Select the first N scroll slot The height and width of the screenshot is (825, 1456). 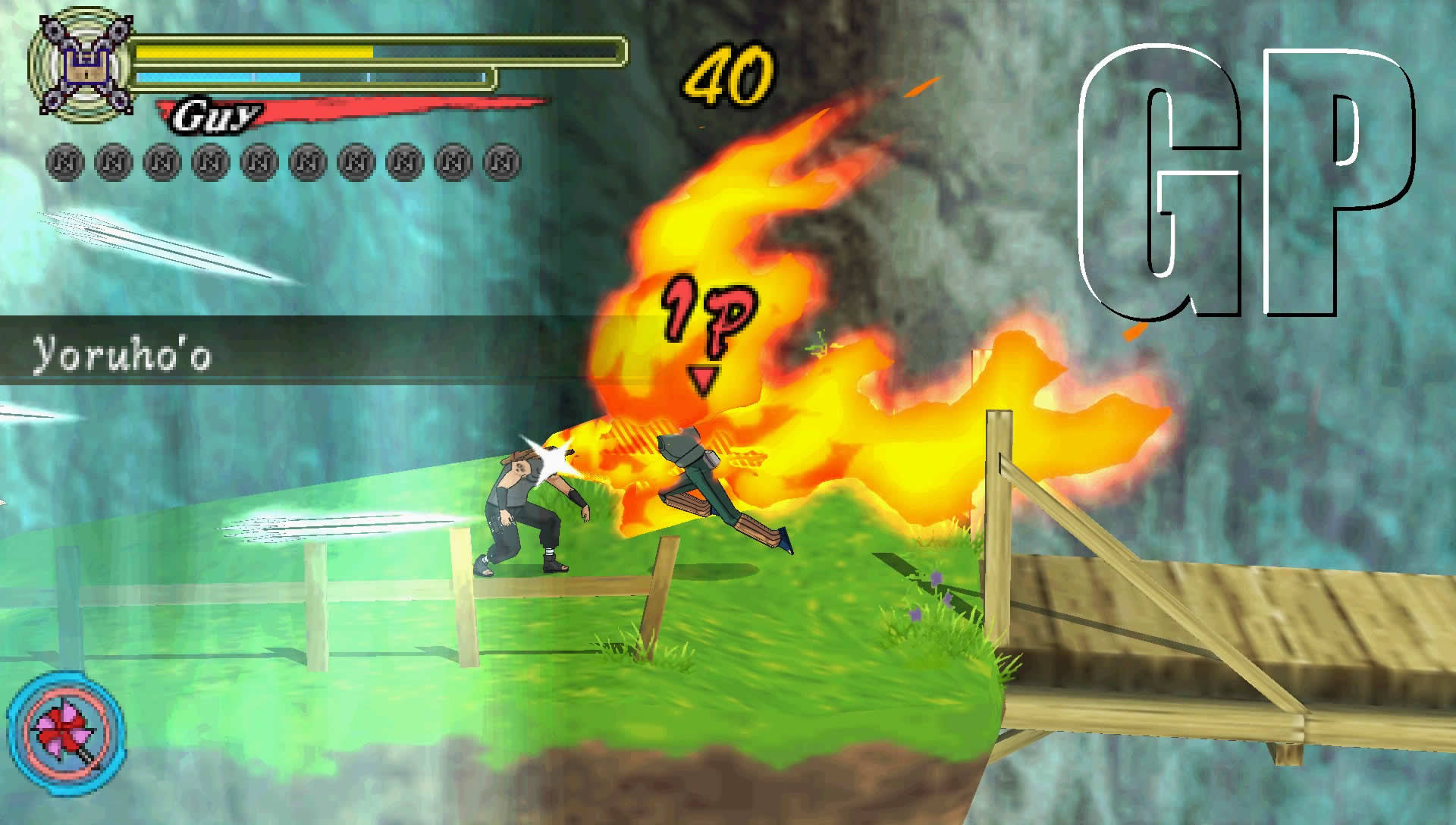click(x=63, y=159)
